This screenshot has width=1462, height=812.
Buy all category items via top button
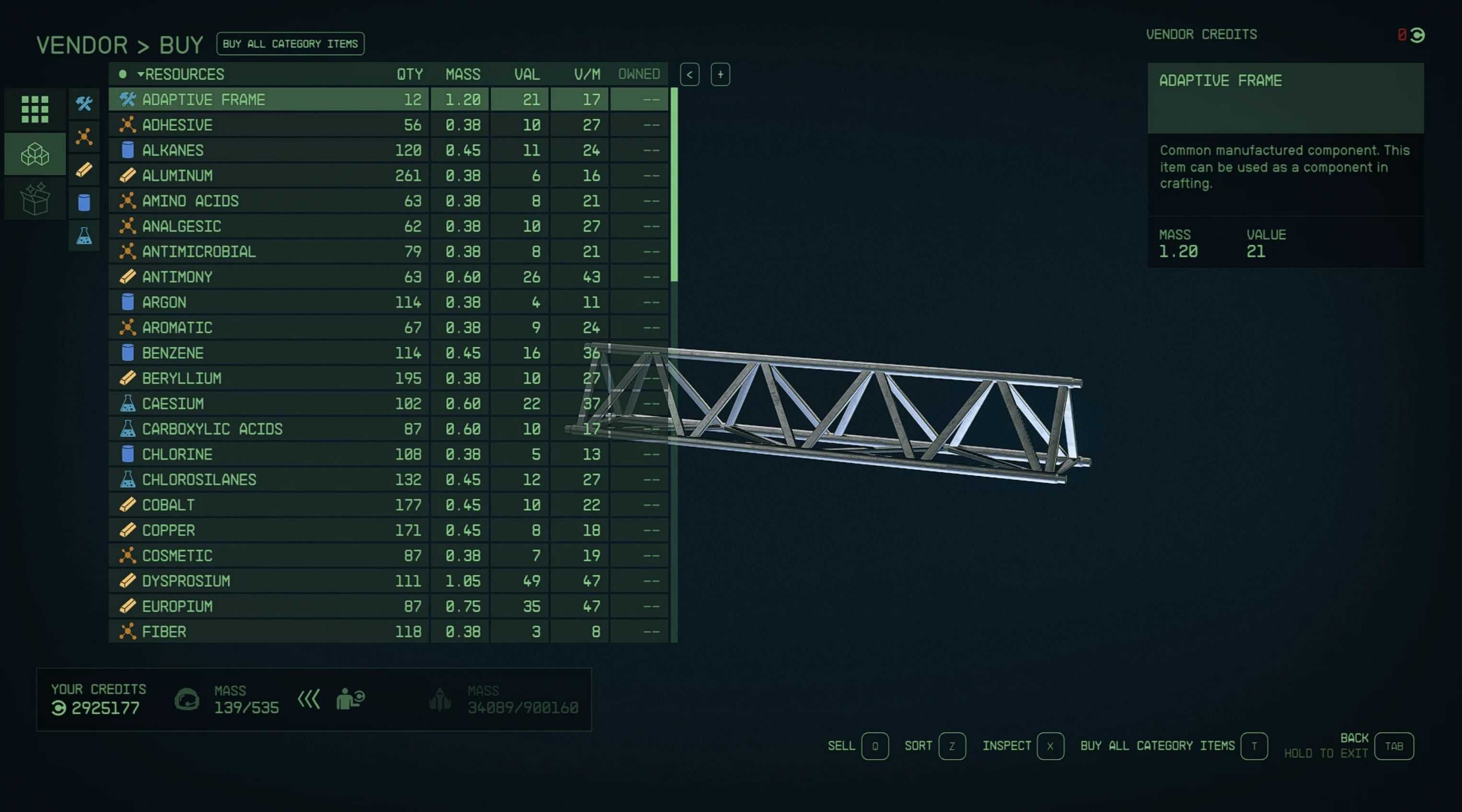coord(290,44)
